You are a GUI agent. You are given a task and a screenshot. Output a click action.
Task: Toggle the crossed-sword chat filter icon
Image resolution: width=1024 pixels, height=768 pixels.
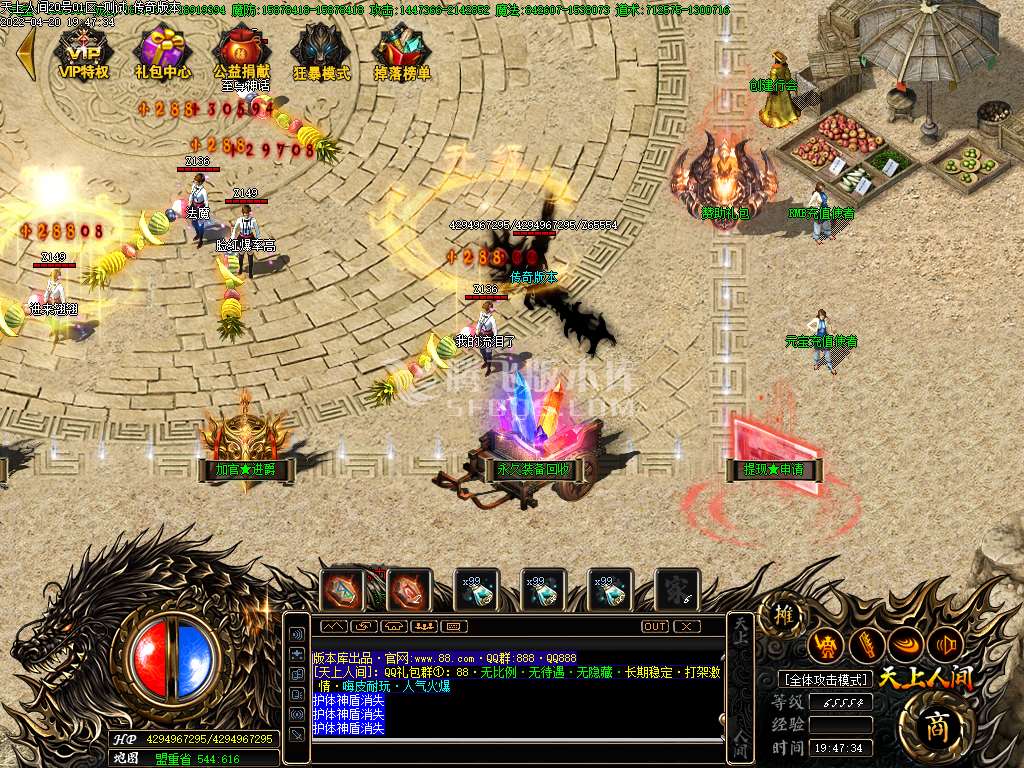[x=297, y=733]
